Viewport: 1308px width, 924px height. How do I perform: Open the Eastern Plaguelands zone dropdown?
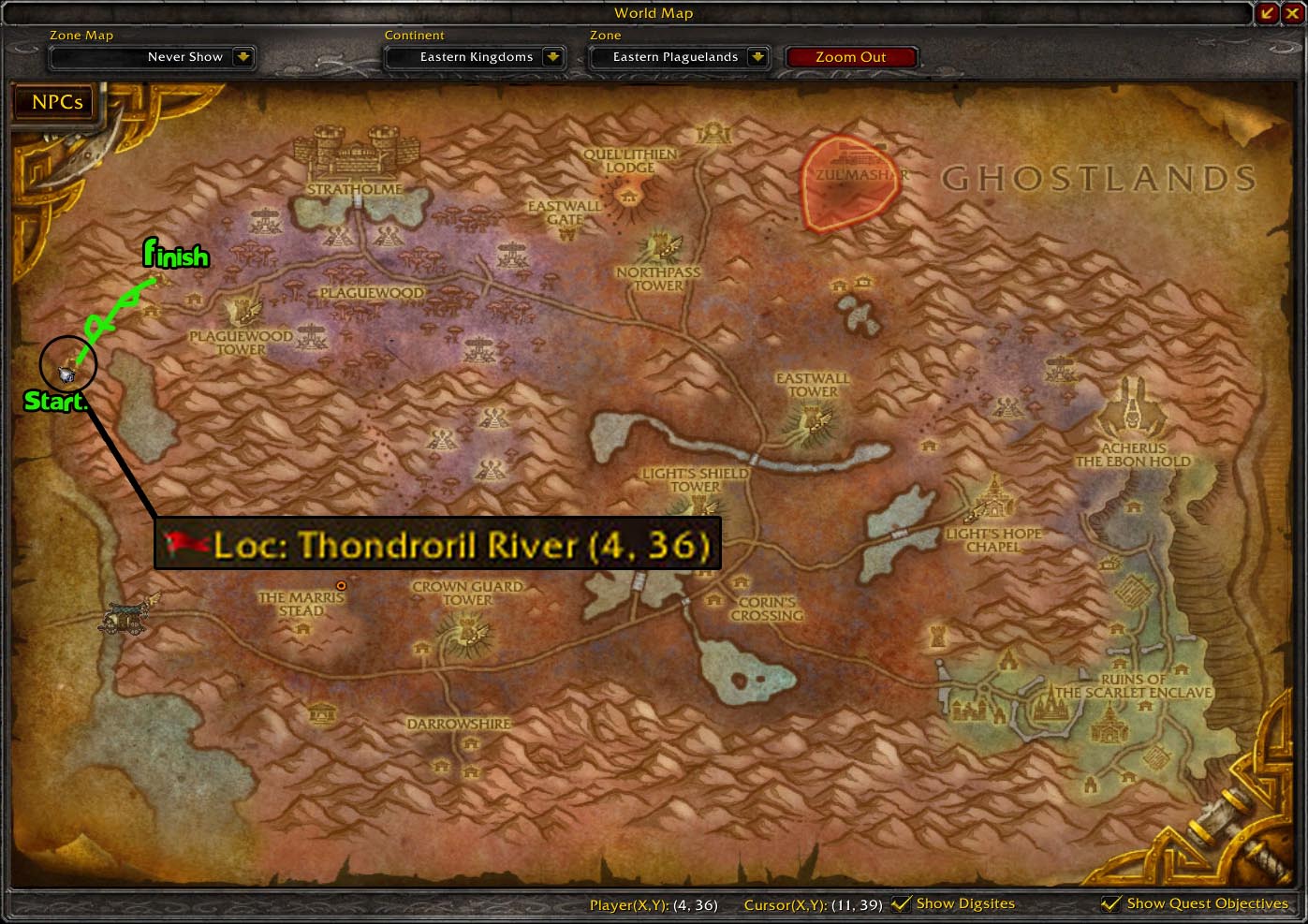(757, 57)
